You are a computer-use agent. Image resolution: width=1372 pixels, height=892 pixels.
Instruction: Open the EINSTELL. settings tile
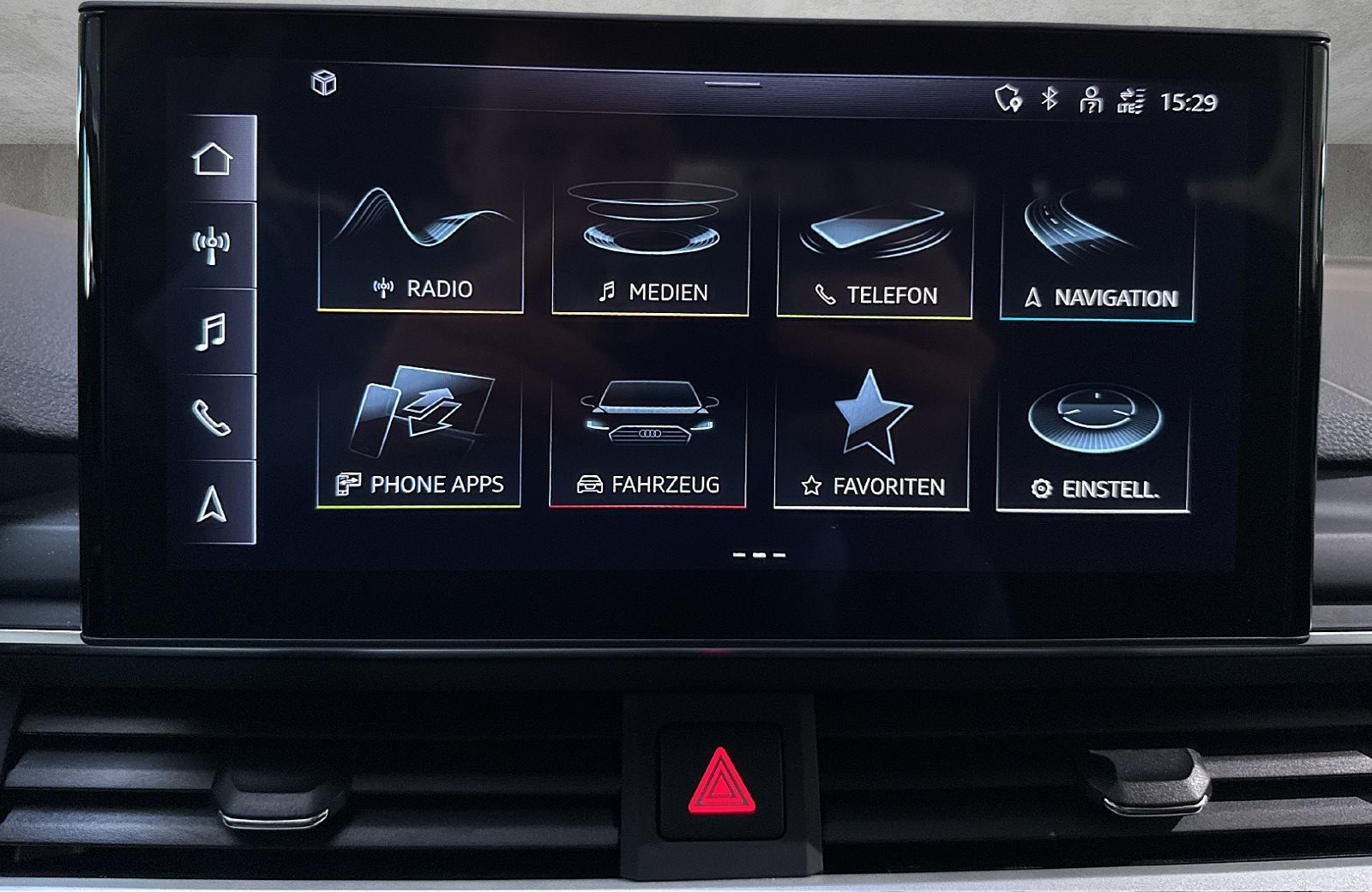[1098, 437]
